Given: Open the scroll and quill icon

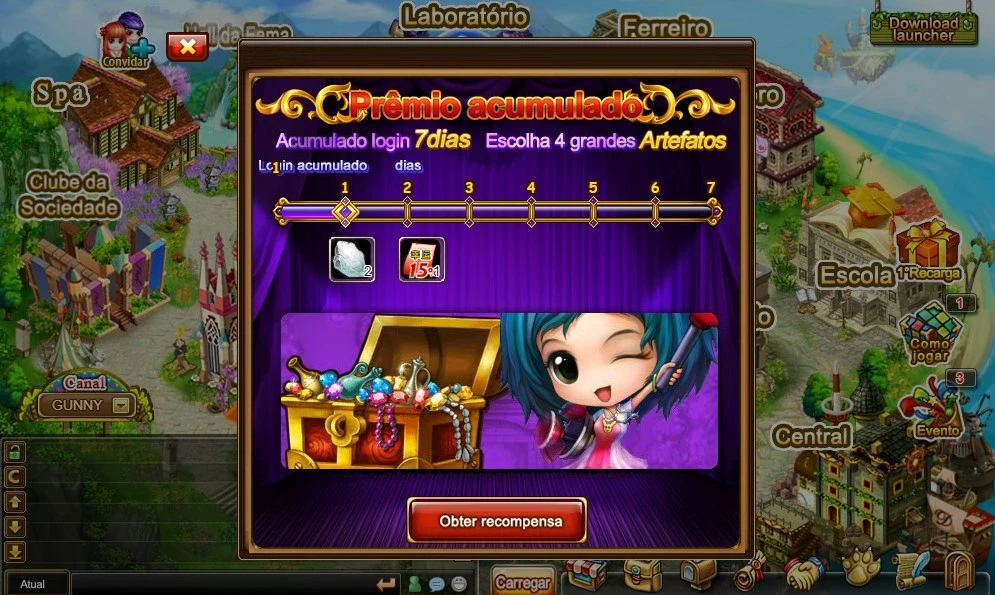Looking at the screenshot, I should tap(910, 572).
